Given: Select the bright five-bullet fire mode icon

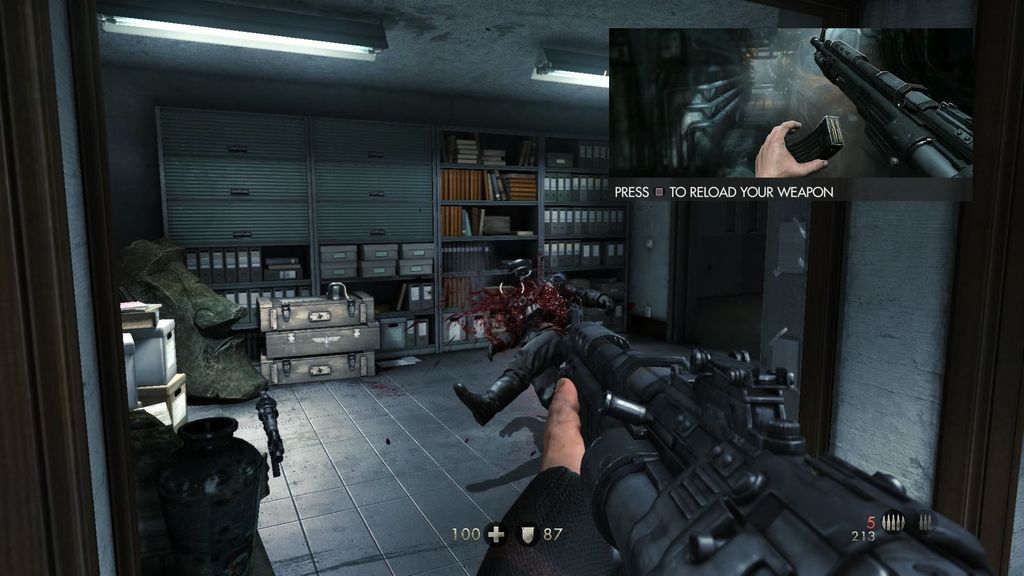Looking at the screenshot, I should click(x=893, y=522).
